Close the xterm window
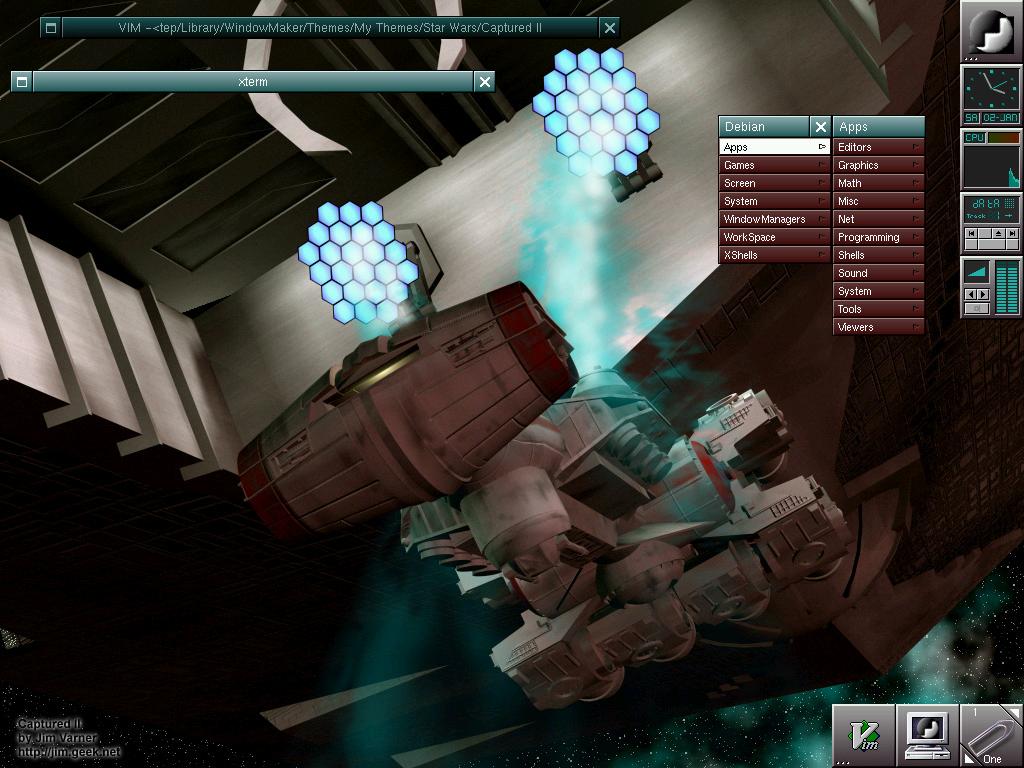This screenshot has height=768, width=1024. pyautogui.click(x=485, y=82)
